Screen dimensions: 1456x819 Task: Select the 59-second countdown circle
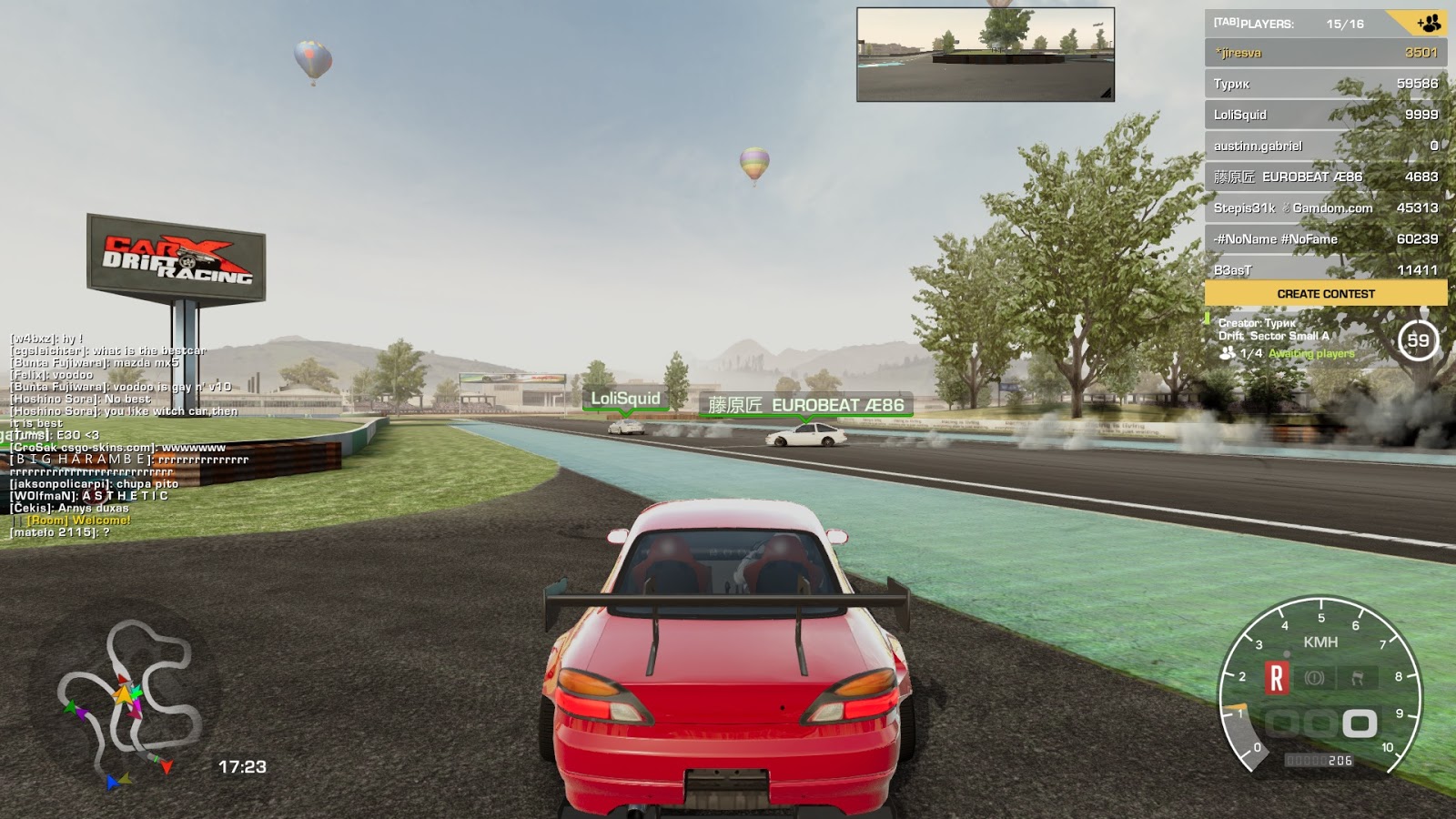coord(1419,339)
